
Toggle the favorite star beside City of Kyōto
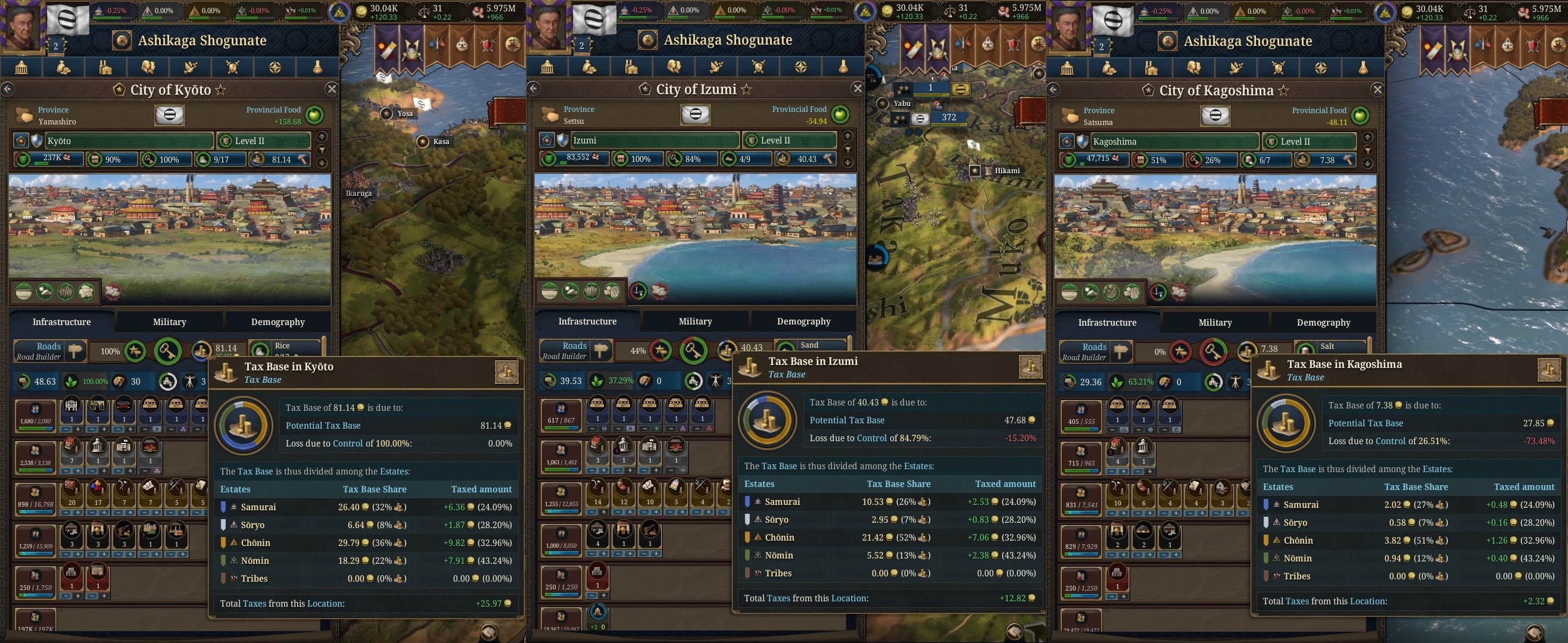[x=220, y=90]
